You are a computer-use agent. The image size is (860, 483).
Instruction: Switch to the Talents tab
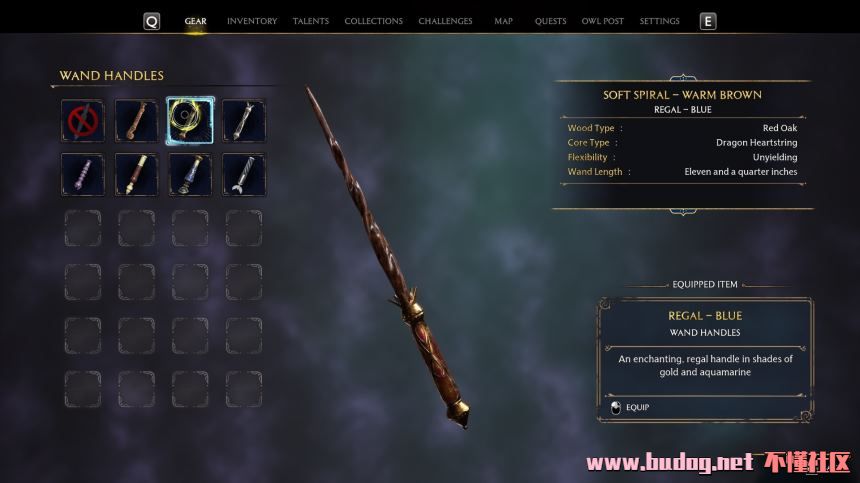(x=310, y=21)
